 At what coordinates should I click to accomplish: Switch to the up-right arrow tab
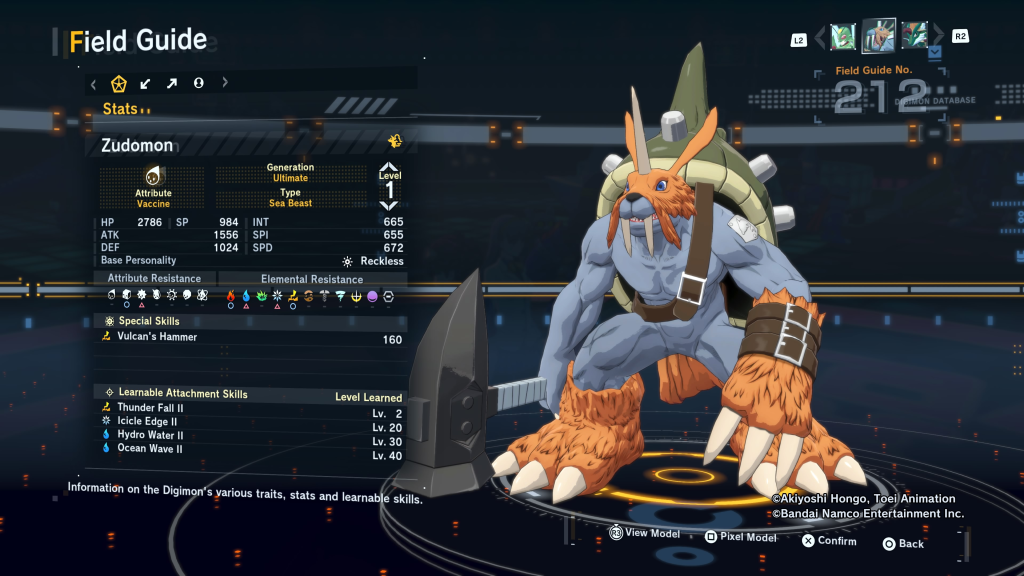pos(172,83)
